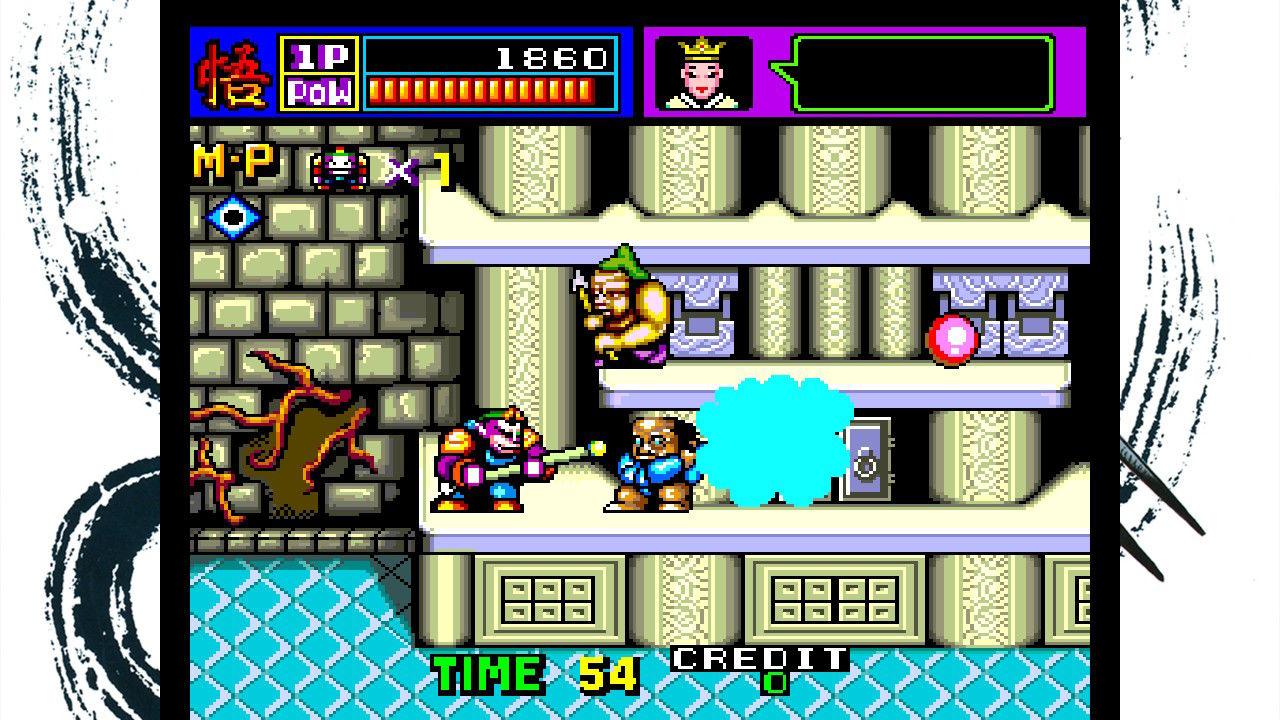Screen dimensions: 1280x720
Task: Click the blue eye diamond icon
Action: click(x=233, y=217)
